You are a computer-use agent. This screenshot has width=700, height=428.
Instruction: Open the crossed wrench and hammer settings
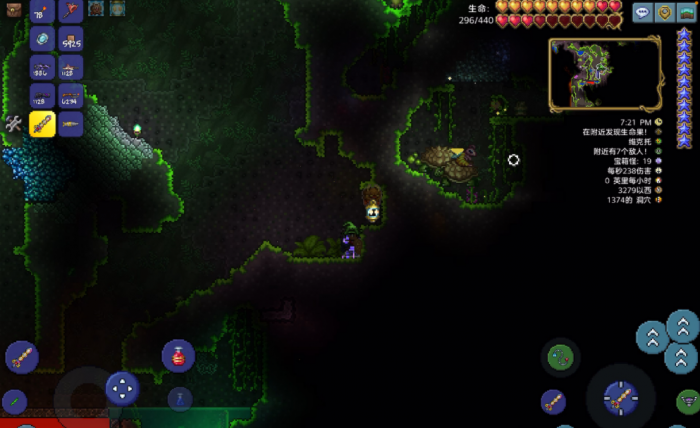pos(14,124)
